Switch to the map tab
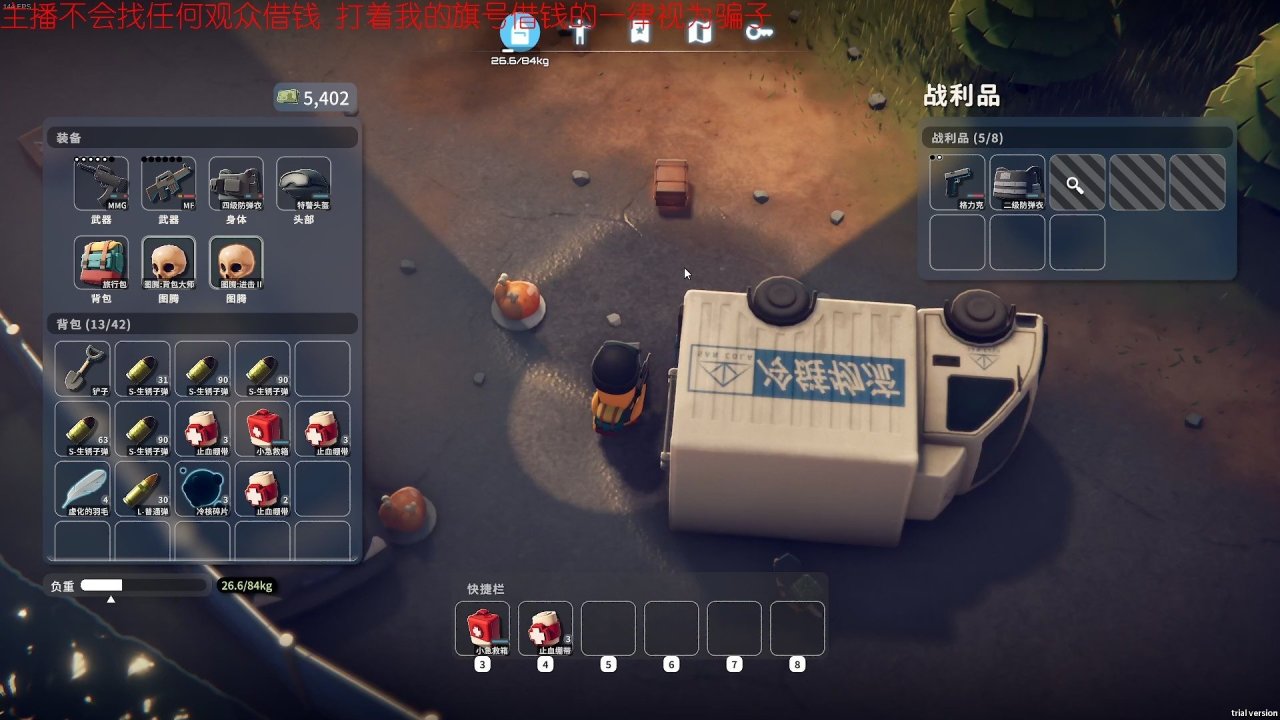Screen dimensions: 1280x720 coord(699,33)
